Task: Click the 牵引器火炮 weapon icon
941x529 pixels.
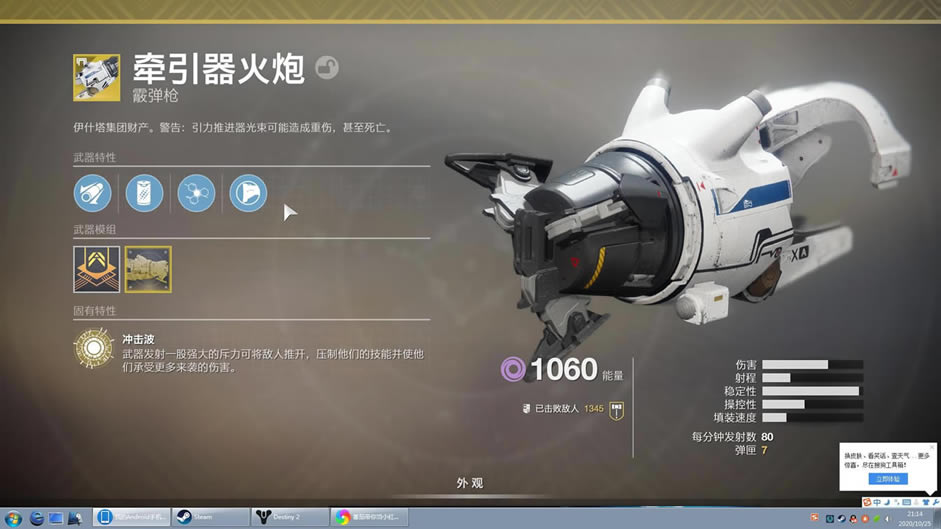Action: pos(96,78)
